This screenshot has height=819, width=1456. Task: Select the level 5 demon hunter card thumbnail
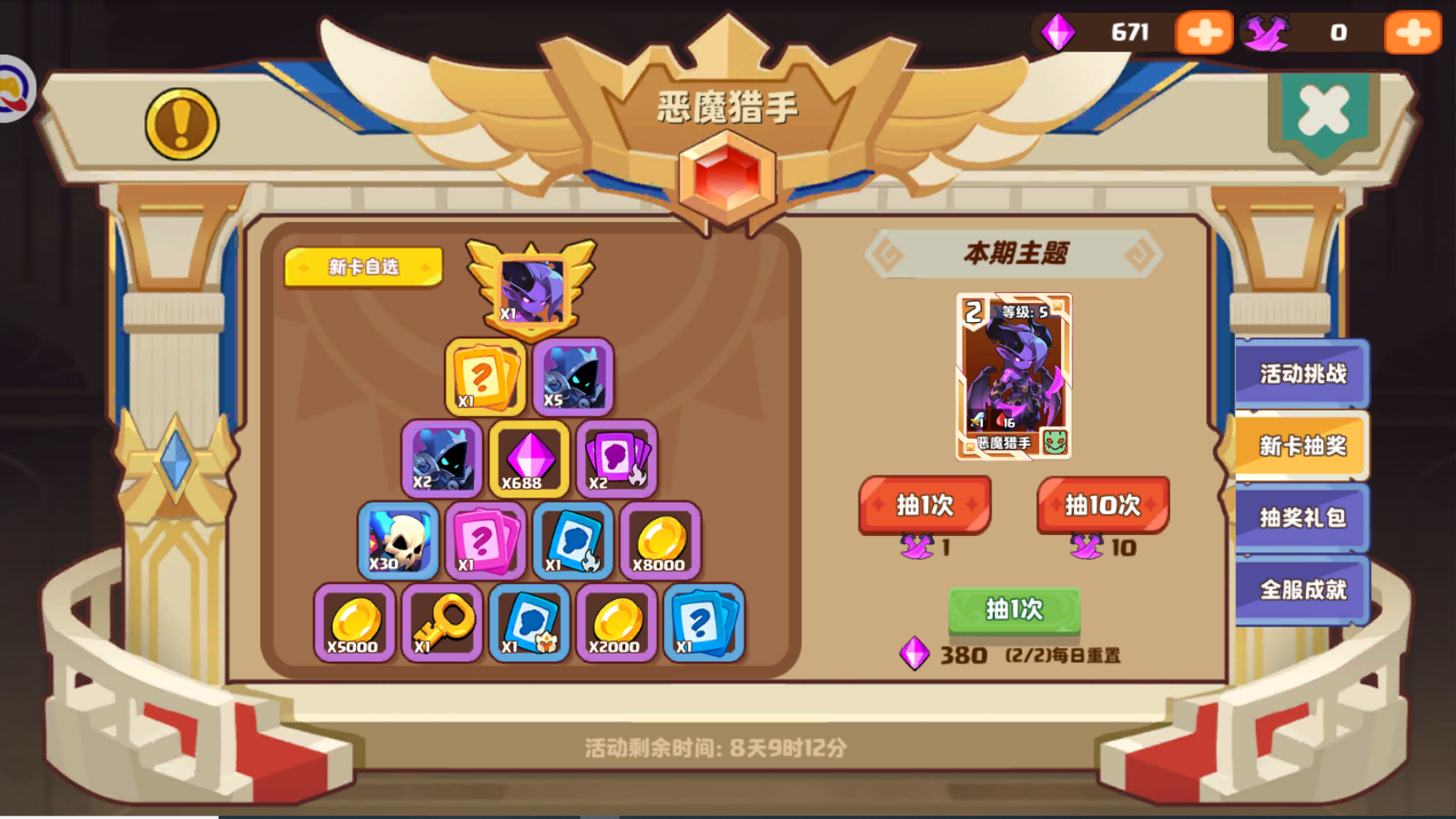pyautogui.click(x=1014, y=377)
